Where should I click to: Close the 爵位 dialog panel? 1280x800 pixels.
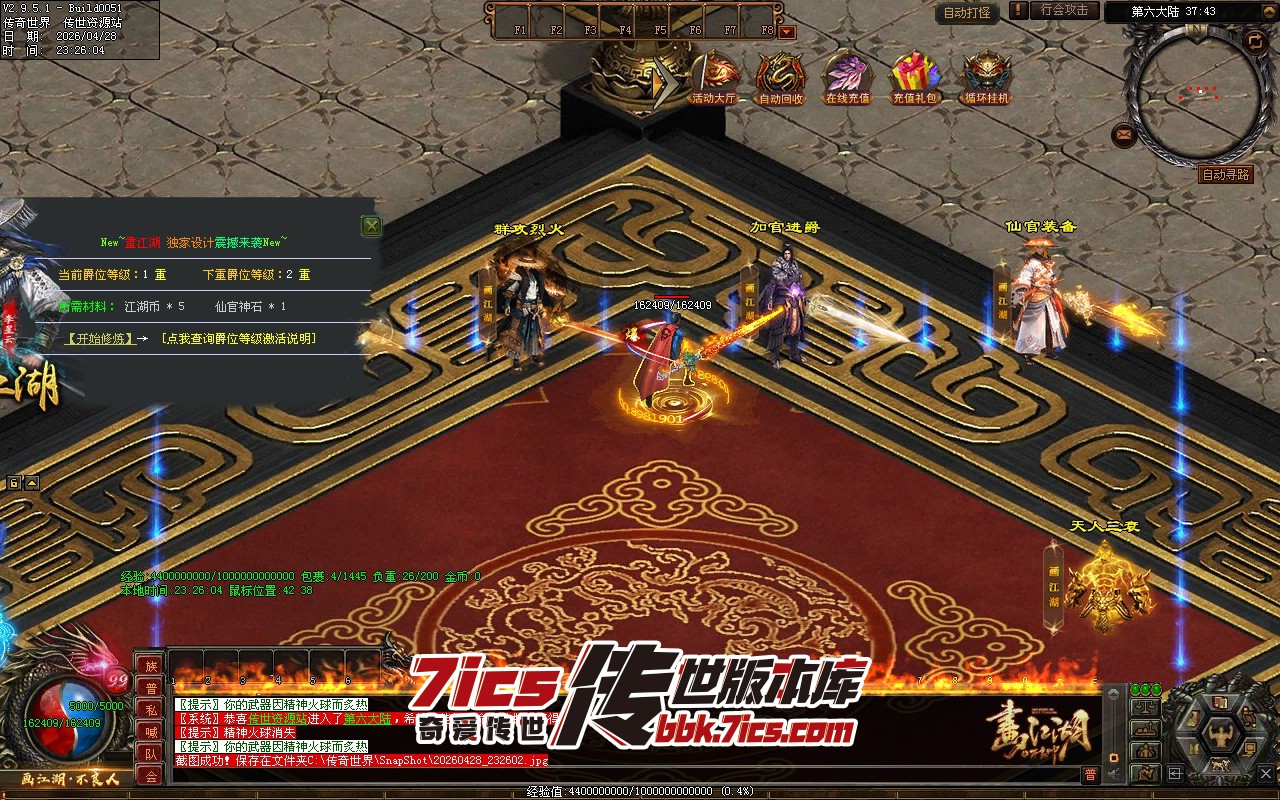tap(372, 226)
